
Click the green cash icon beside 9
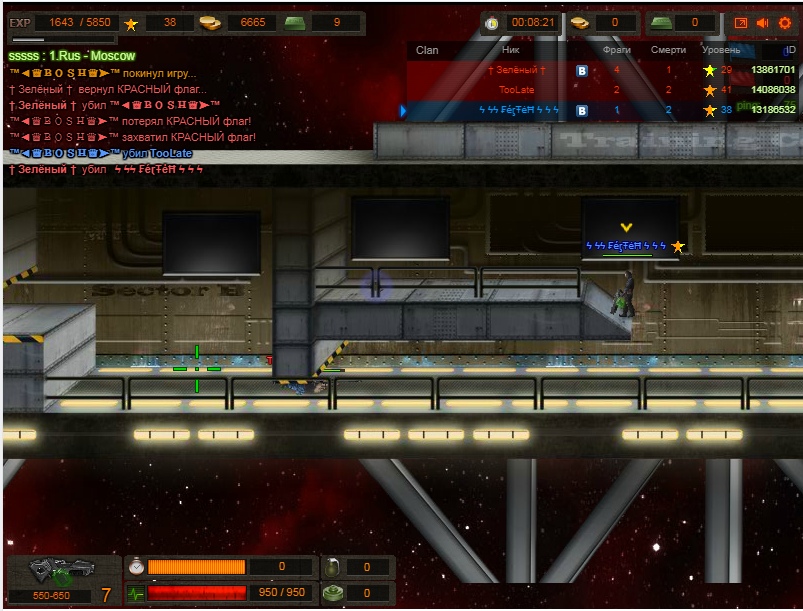click(x=293, y=23)
